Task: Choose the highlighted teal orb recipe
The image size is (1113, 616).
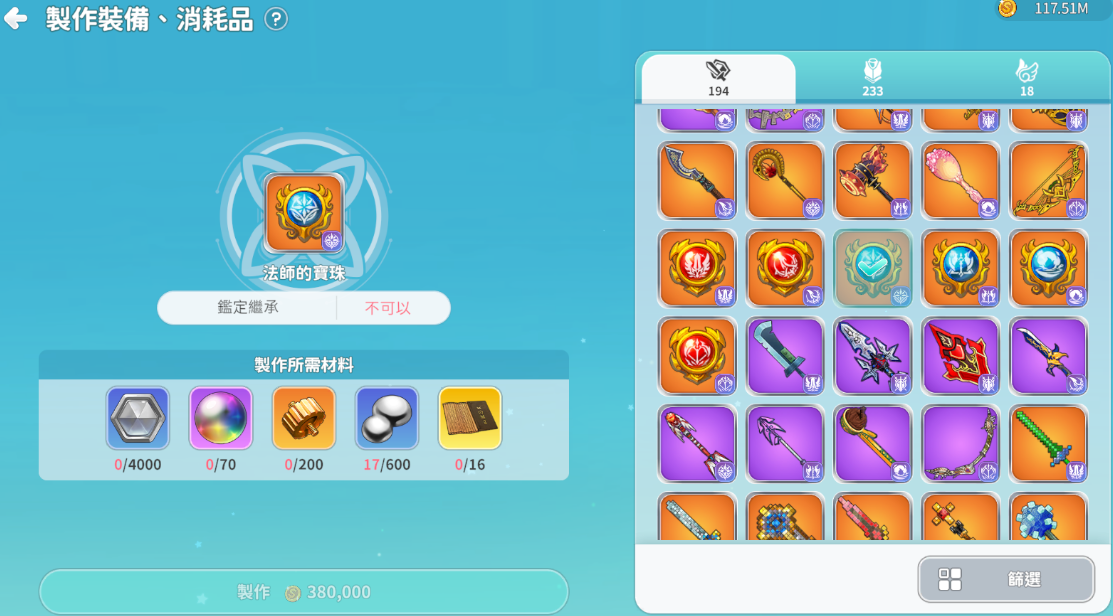Action: point(873,268)
